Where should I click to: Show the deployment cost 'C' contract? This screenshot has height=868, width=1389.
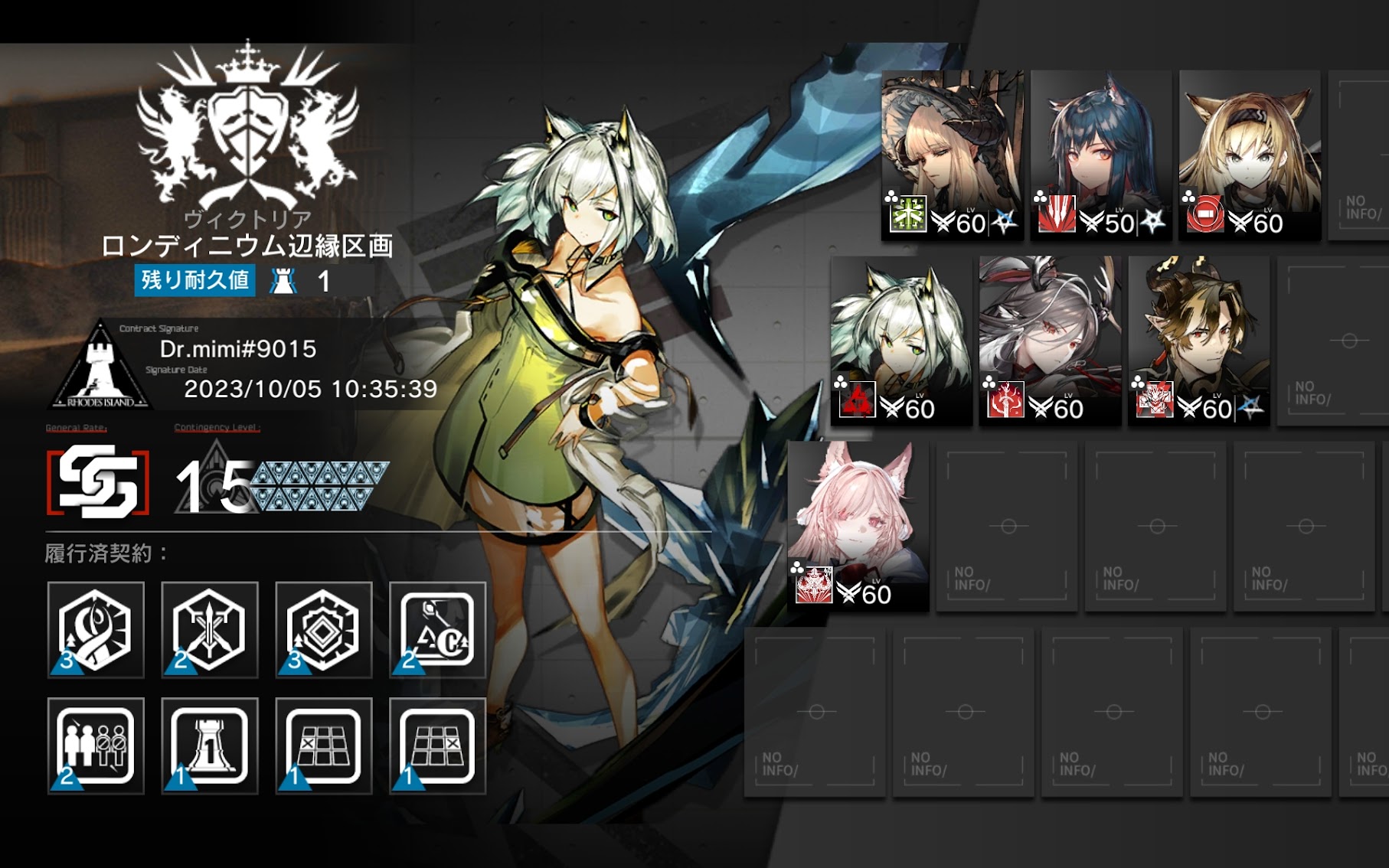(437, 630)
